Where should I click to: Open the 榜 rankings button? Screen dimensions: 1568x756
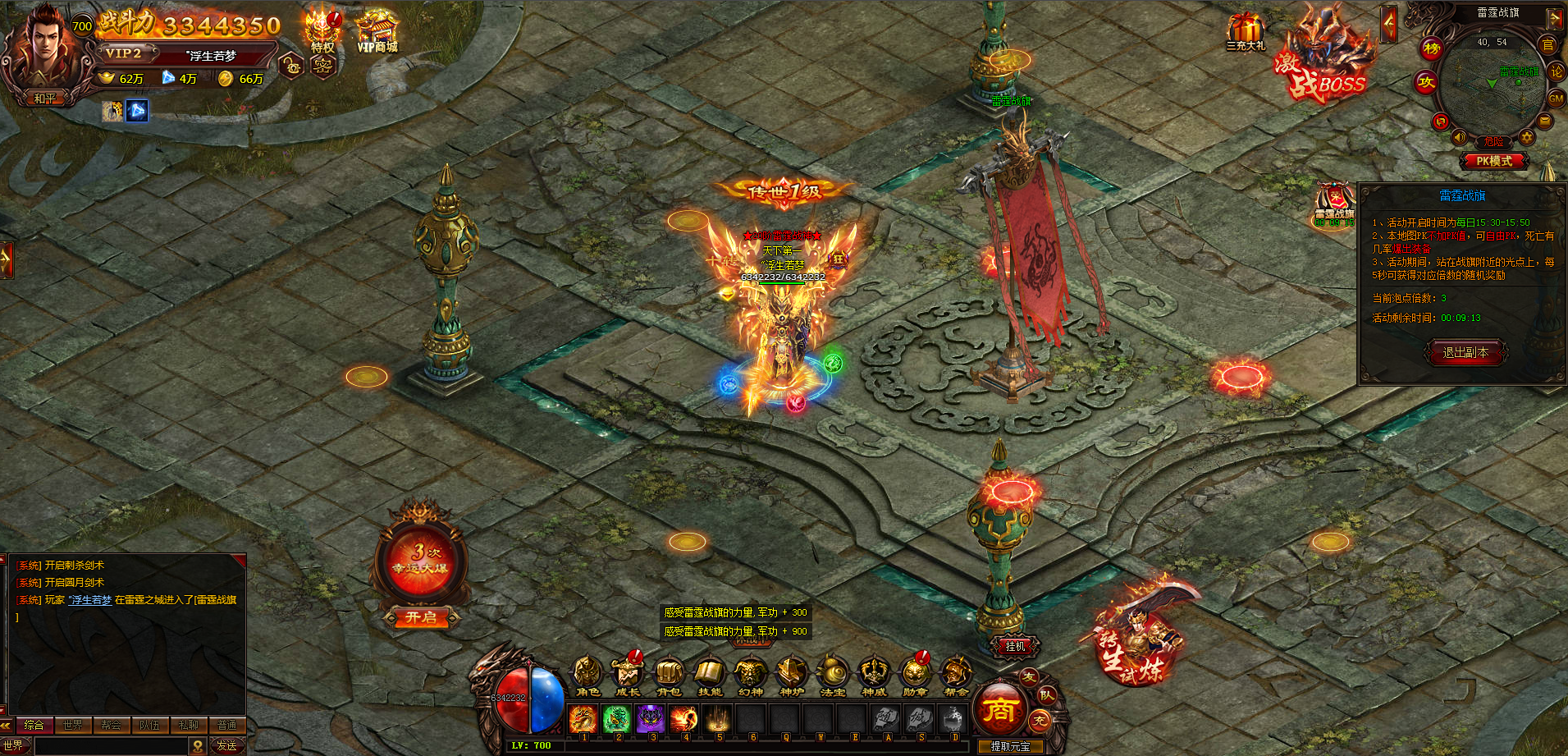(x=1432, y=48)
